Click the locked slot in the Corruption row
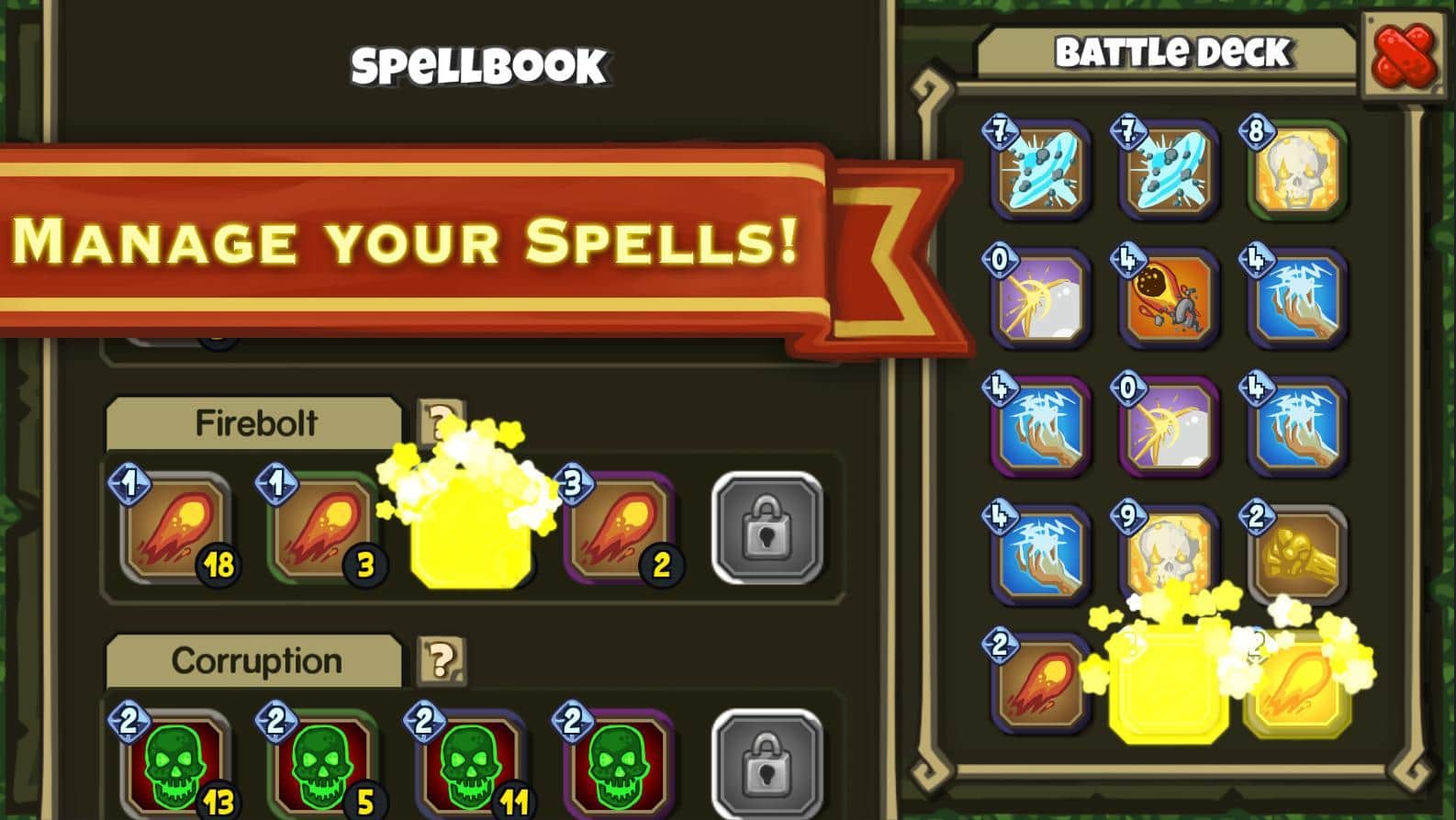The width and height of the screenshot is (1456, 820). point(767,764)
